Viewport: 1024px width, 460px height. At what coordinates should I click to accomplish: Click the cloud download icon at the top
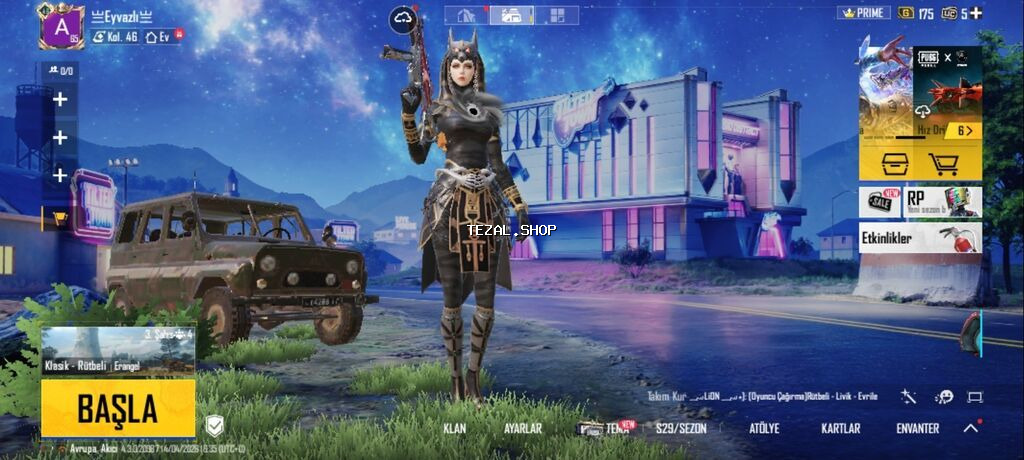pyautogui.click(x=405, y=16)
